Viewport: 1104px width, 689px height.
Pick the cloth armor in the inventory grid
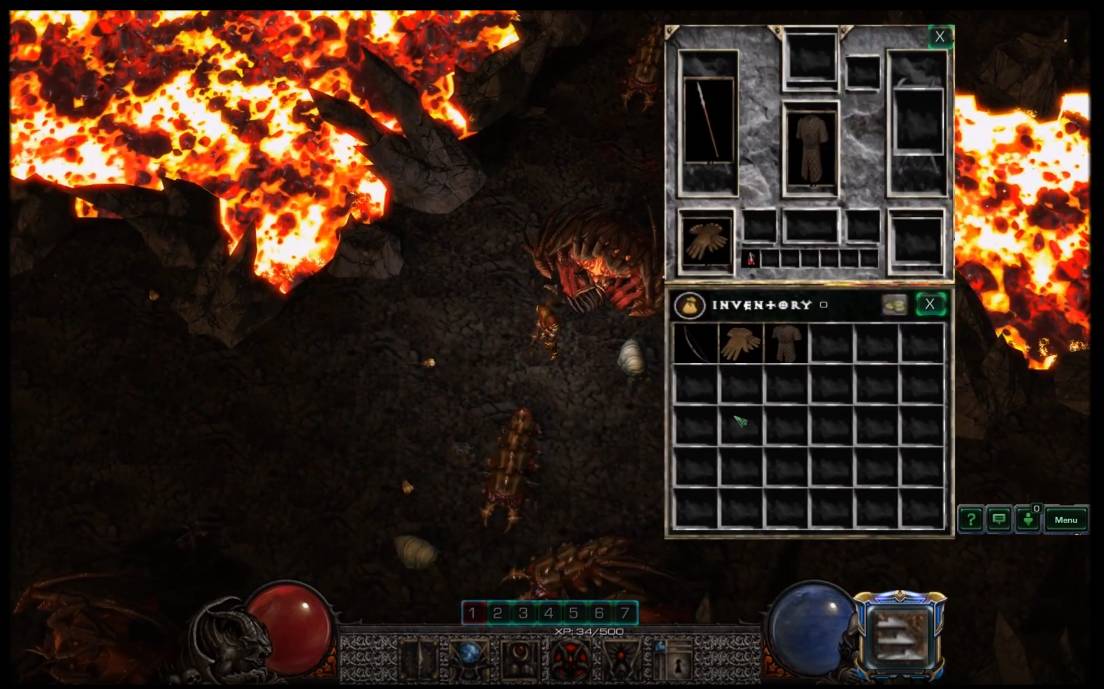[785, 343]
